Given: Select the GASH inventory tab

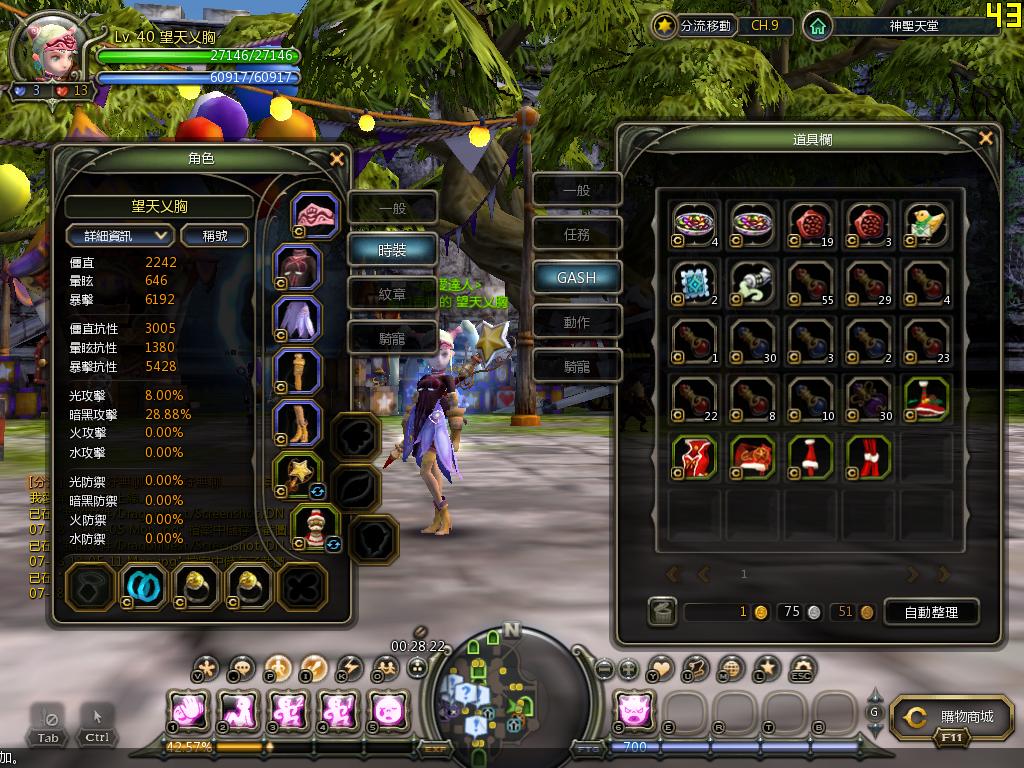Looking at the screenshot, I should coord(576,277).
